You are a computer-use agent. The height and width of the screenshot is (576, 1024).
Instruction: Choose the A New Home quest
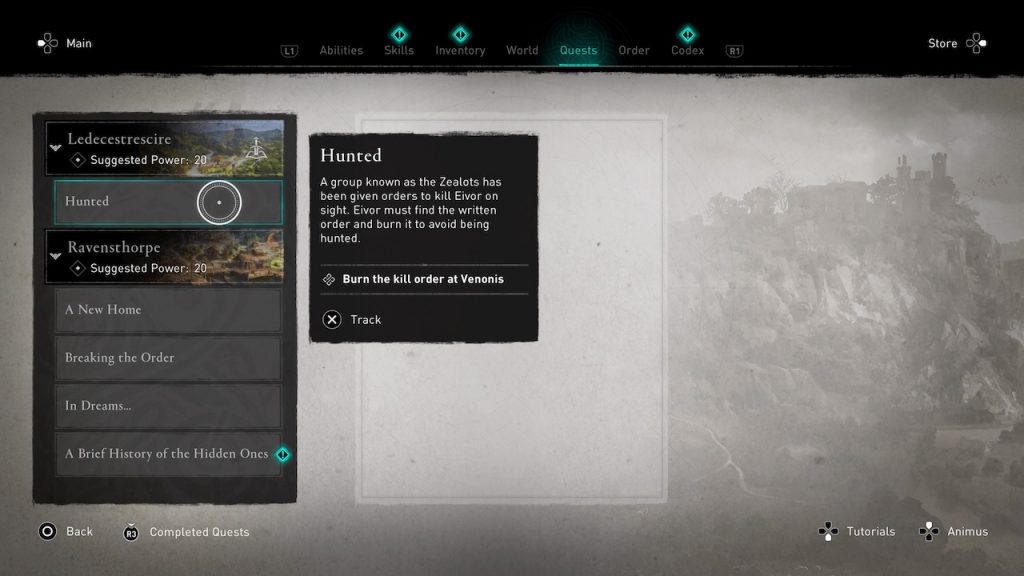(168, 310)
